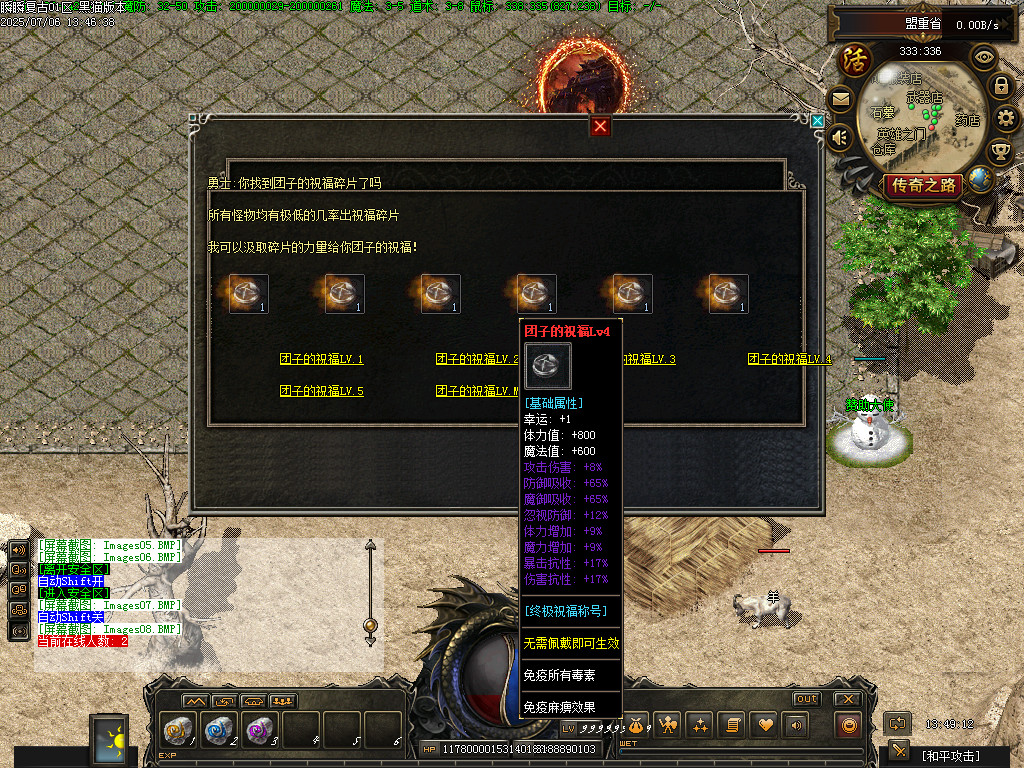The width and height of the screenshot is (1024, 768).
Task: Click the out button on bottom bar
Action: [806, 698]
